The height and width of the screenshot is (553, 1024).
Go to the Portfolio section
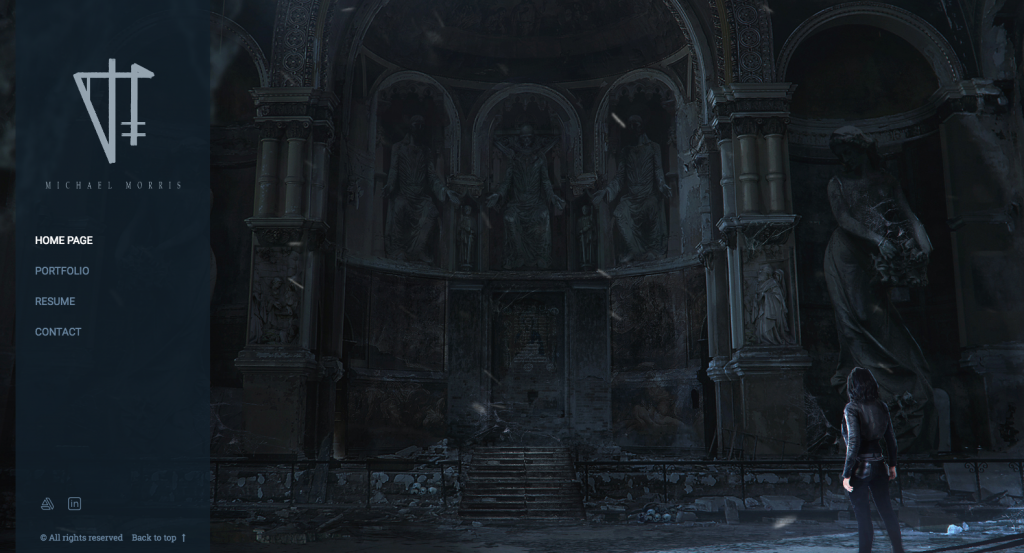coord(62,271)
